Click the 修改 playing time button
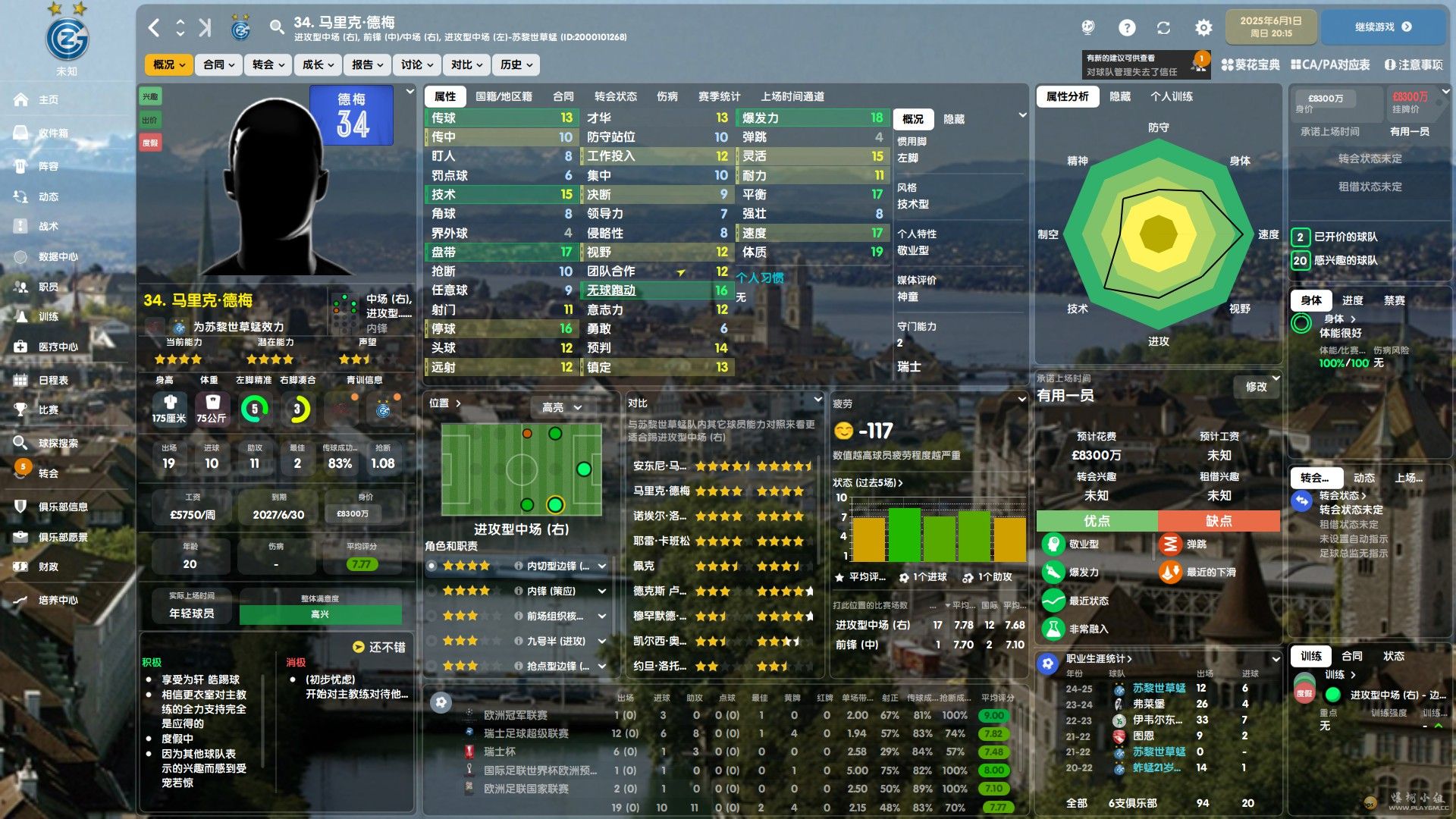 [x=1256, y=387]
